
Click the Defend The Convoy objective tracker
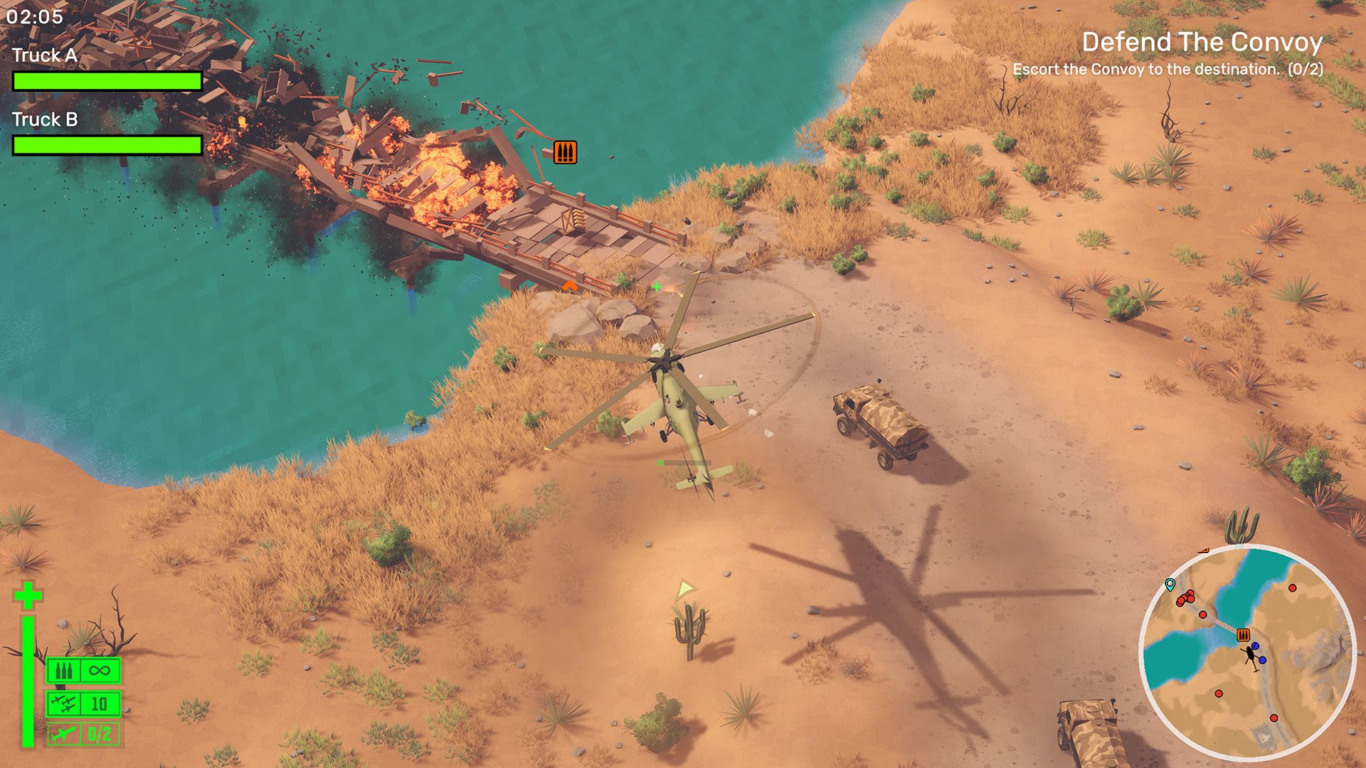[x=1201, y=43]
